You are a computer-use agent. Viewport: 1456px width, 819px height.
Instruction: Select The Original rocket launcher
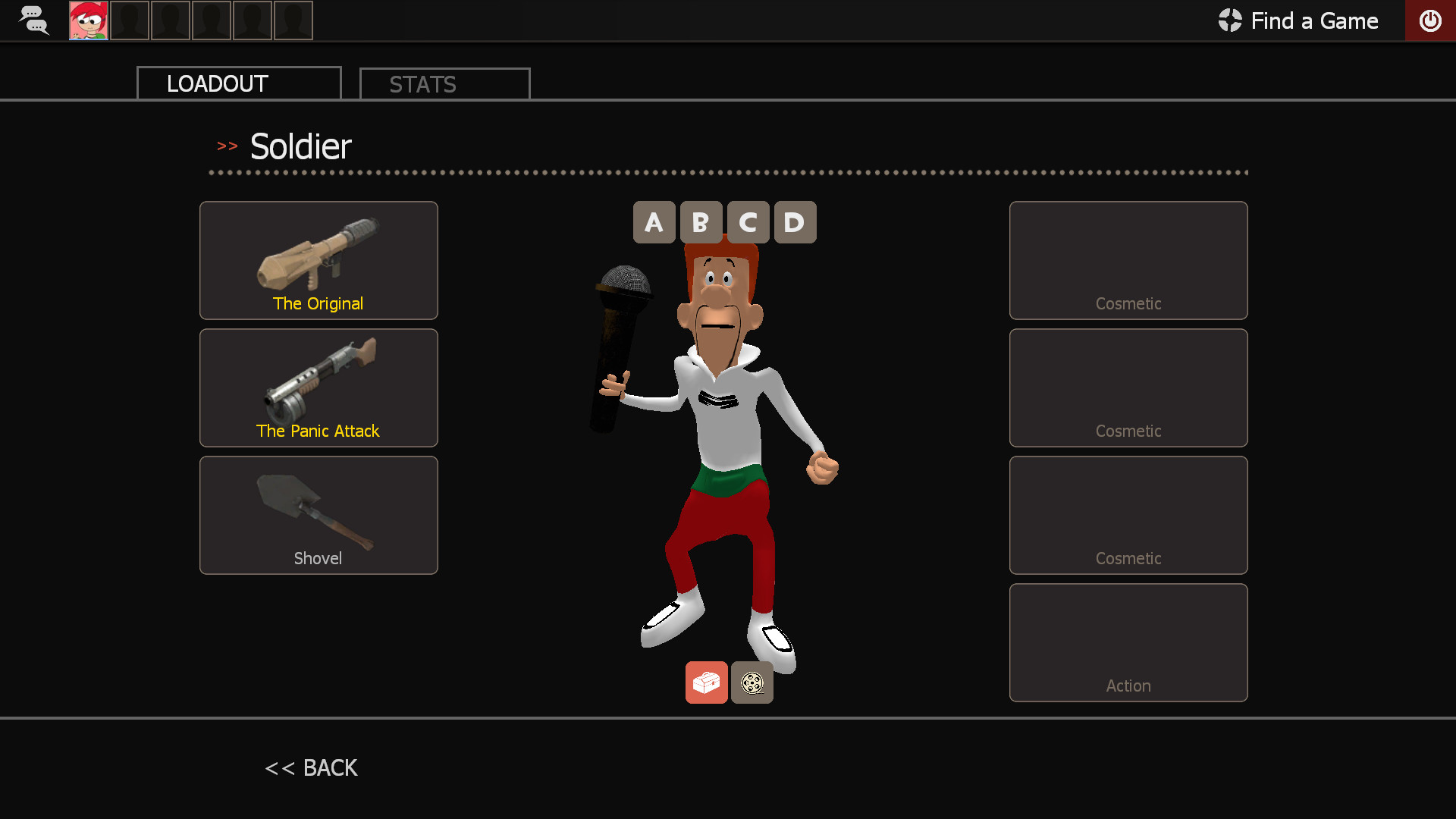[318, 260]
